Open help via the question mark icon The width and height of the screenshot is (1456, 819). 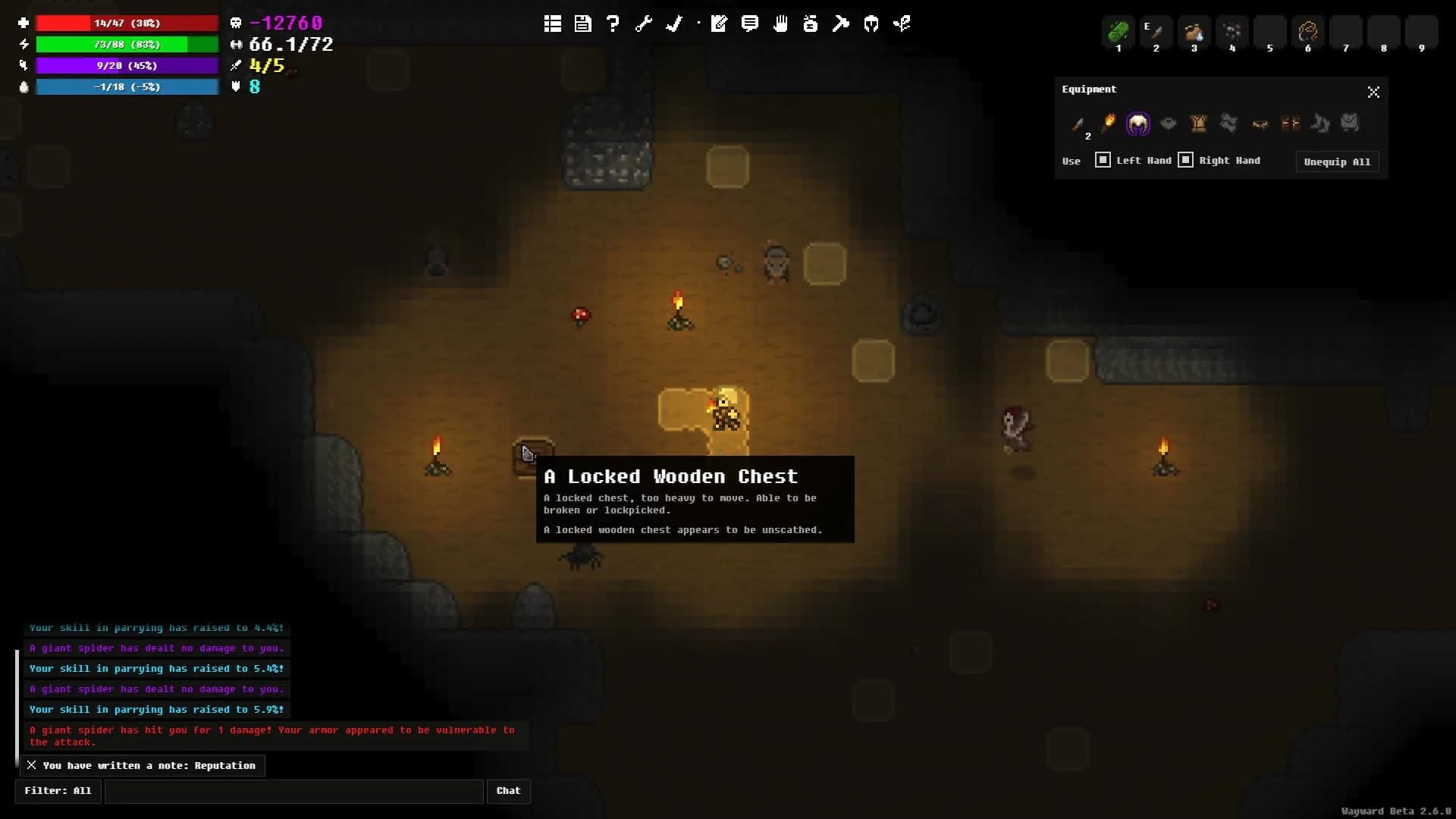pos(613,24)
